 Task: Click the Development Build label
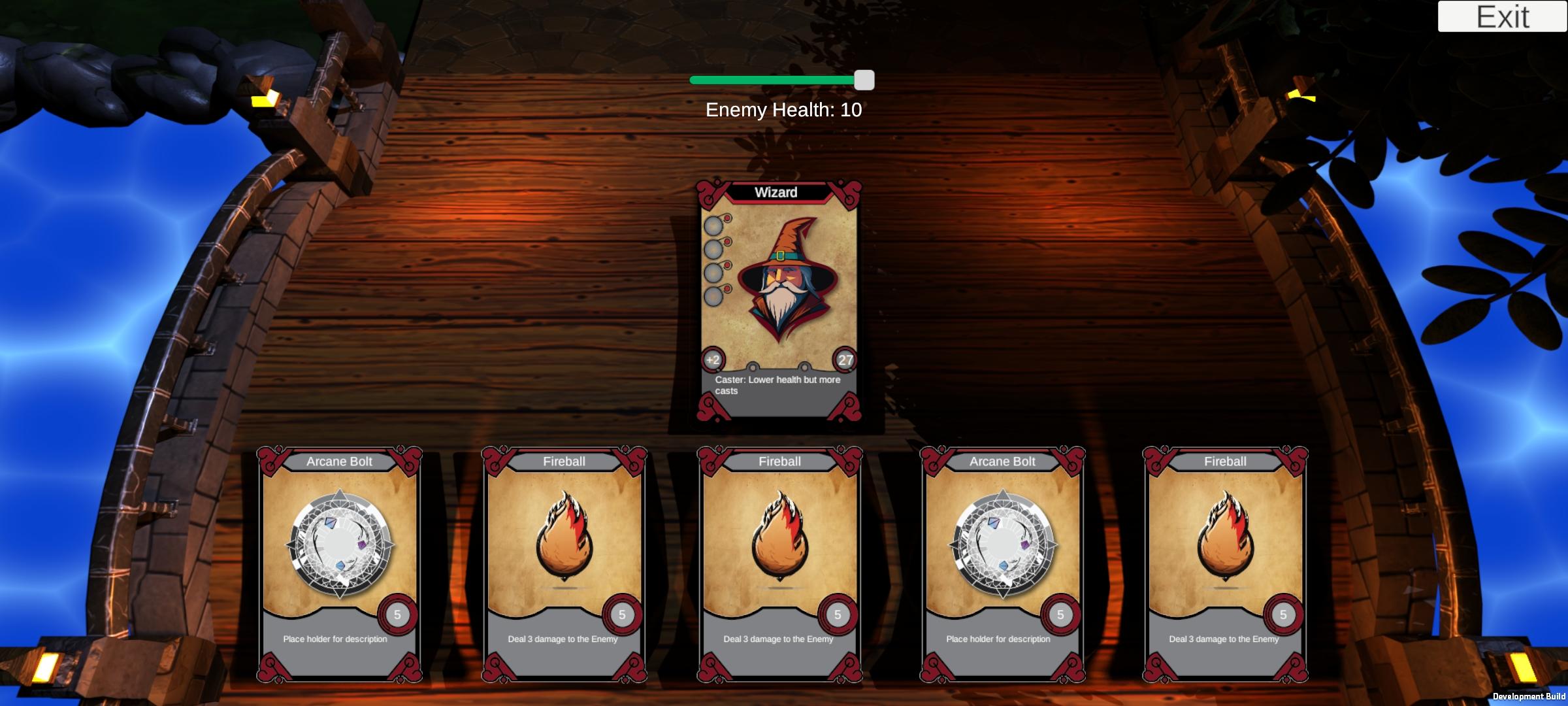pos(1529,698)
